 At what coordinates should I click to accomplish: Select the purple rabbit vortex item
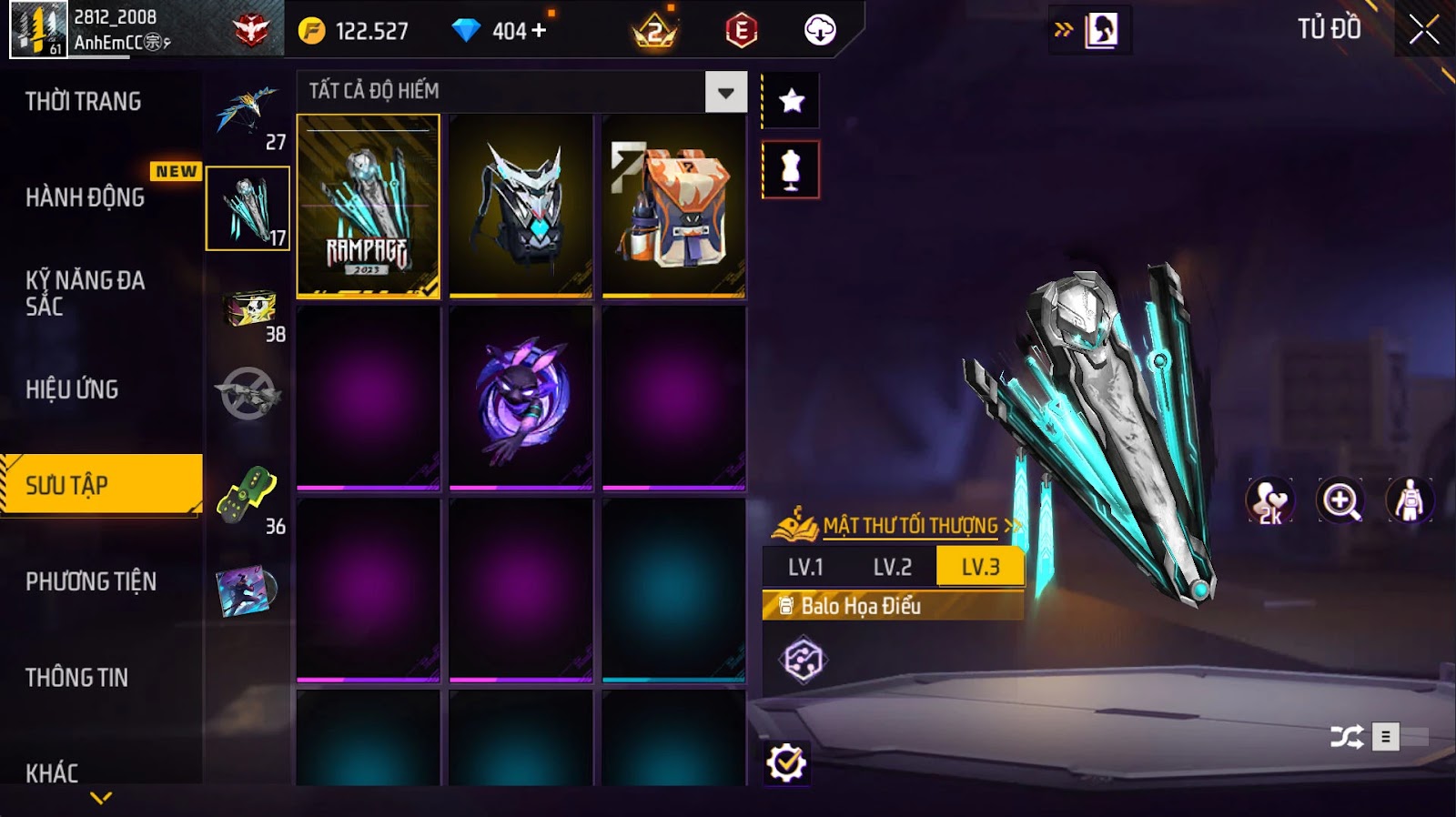tap(521, 398)
